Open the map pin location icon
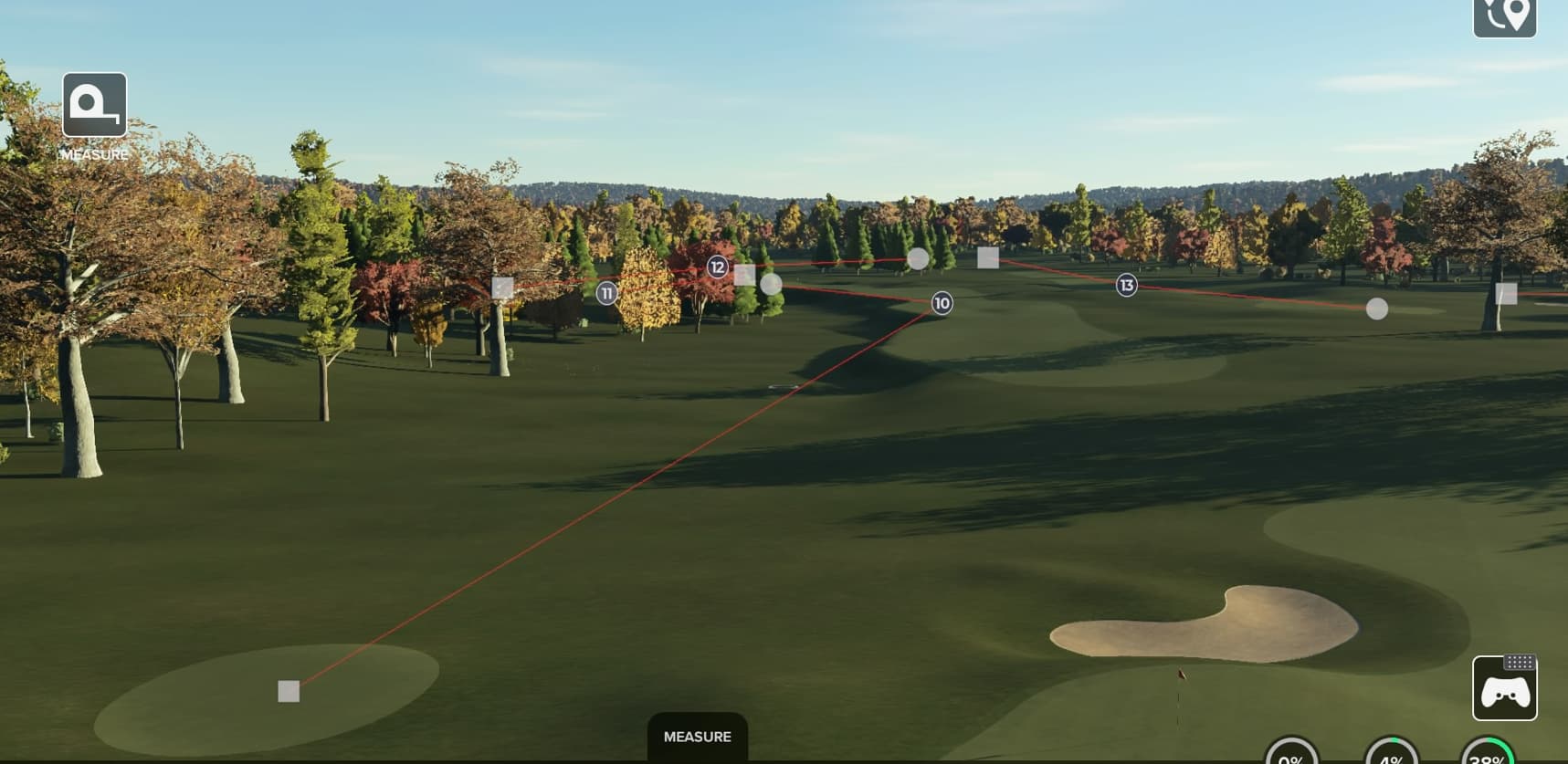The width and height of the screenshot is (1568, 764). click(1504, 16)
